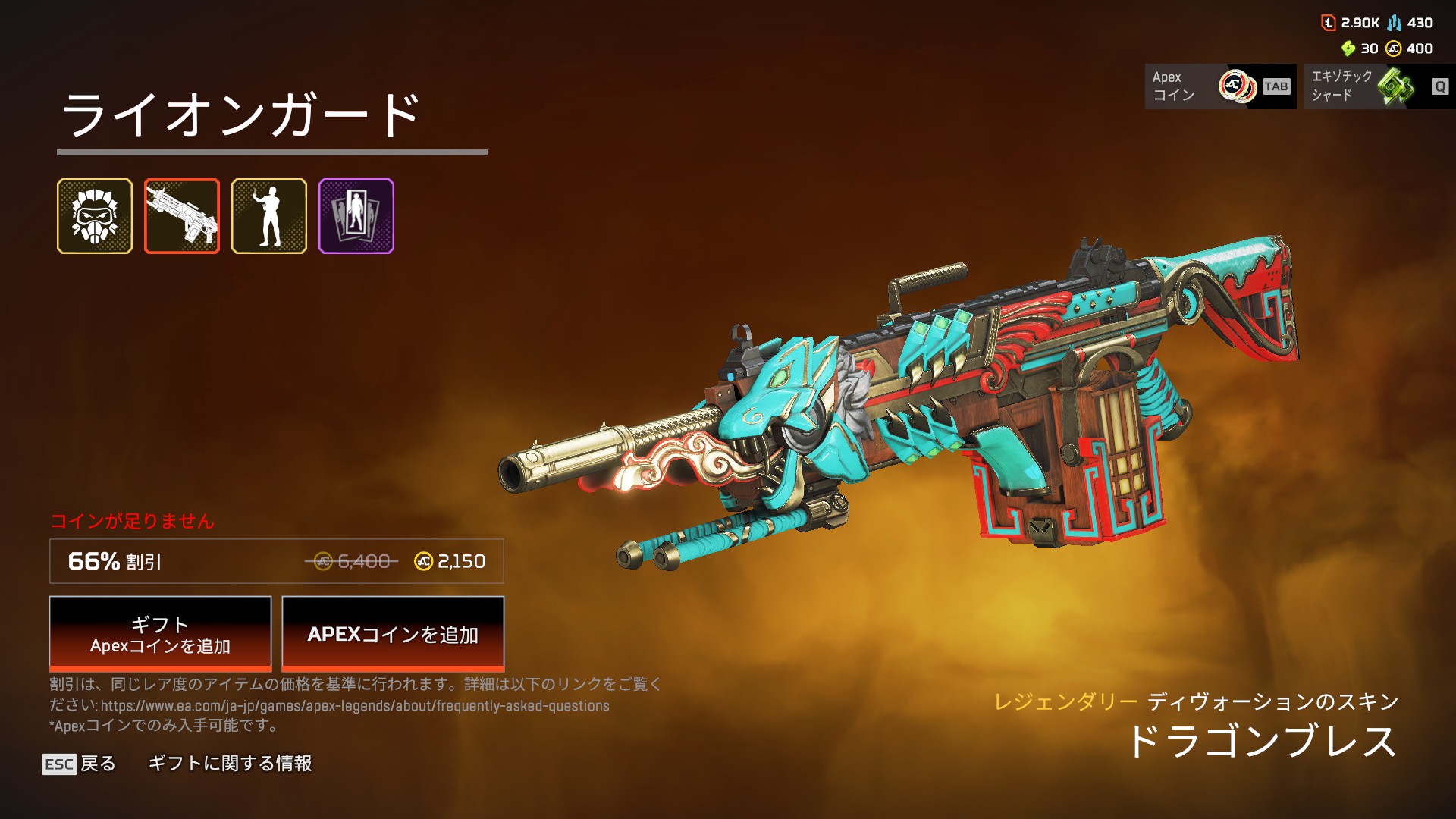Open the エキゾチックシャード currency tab
Screen dimensions: 1456x819
pyautogui.click(x=1379, y=86)
